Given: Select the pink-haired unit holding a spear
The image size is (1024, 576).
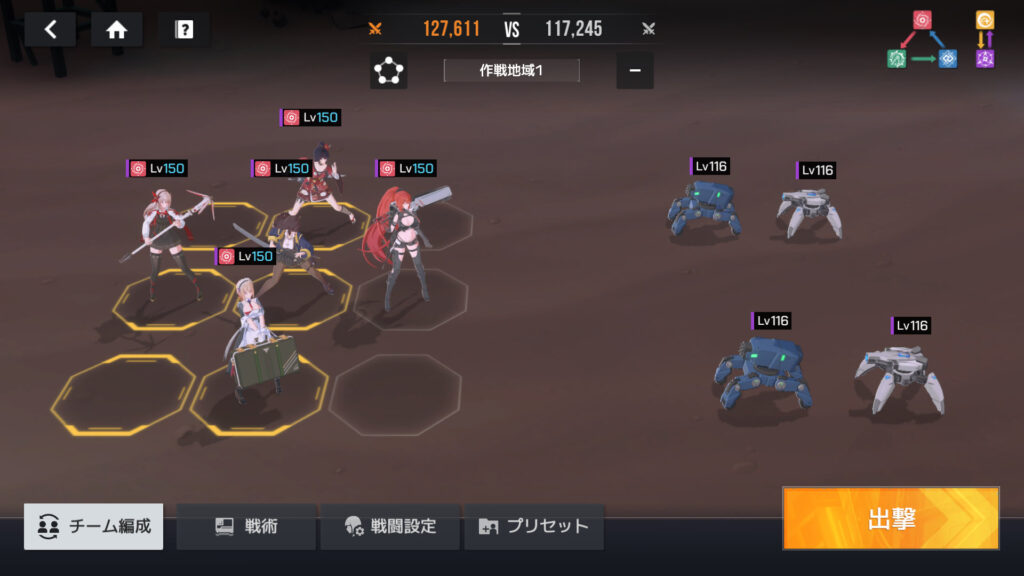Looking at the screenshot, I should click(168, 235).
